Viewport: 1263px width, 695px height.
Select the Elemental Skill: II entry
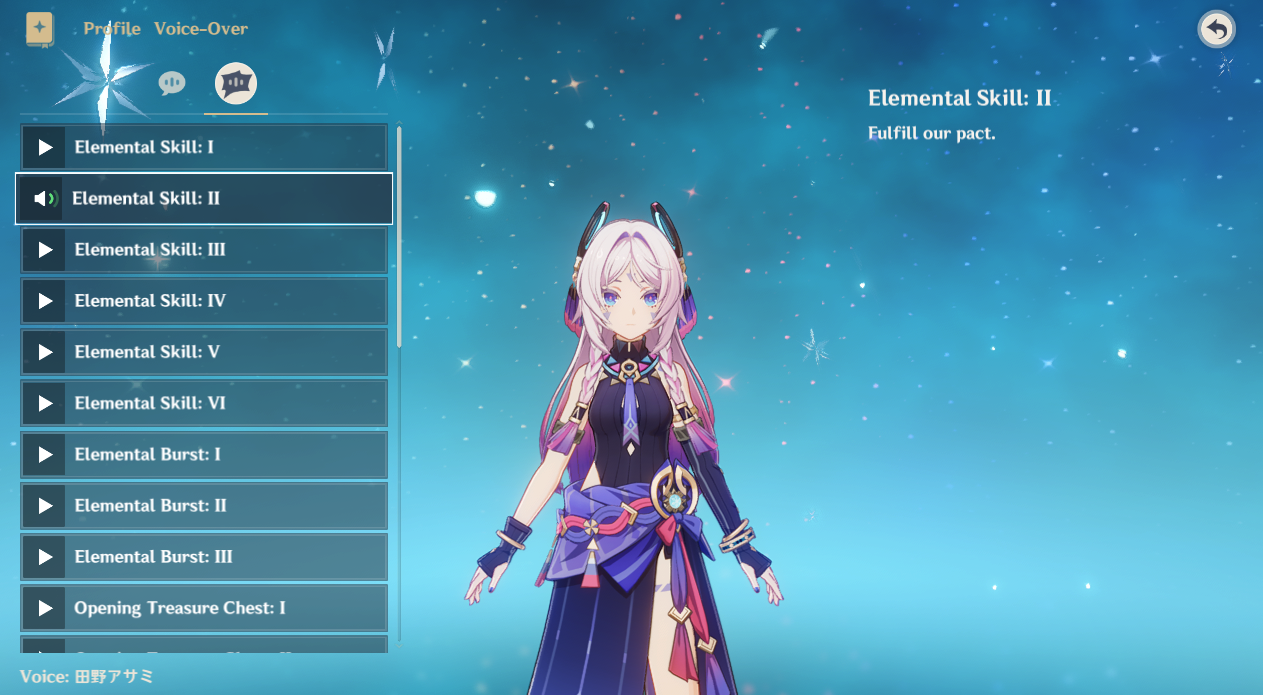pyautogui.click(x=204, y=199)
